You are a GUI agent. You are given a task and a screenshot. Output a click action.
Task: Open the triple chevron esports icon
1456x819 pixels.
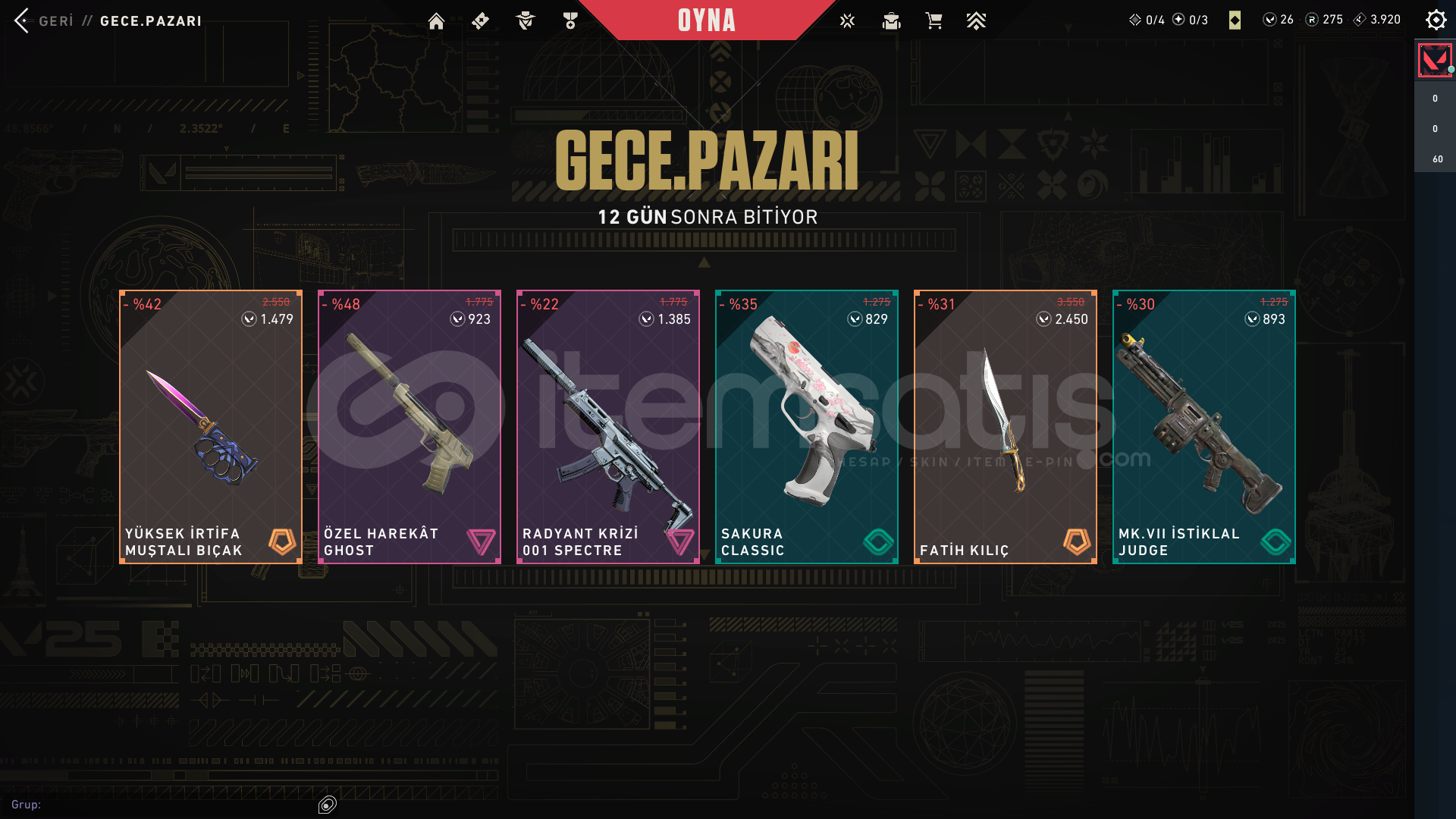pos(976,21)
